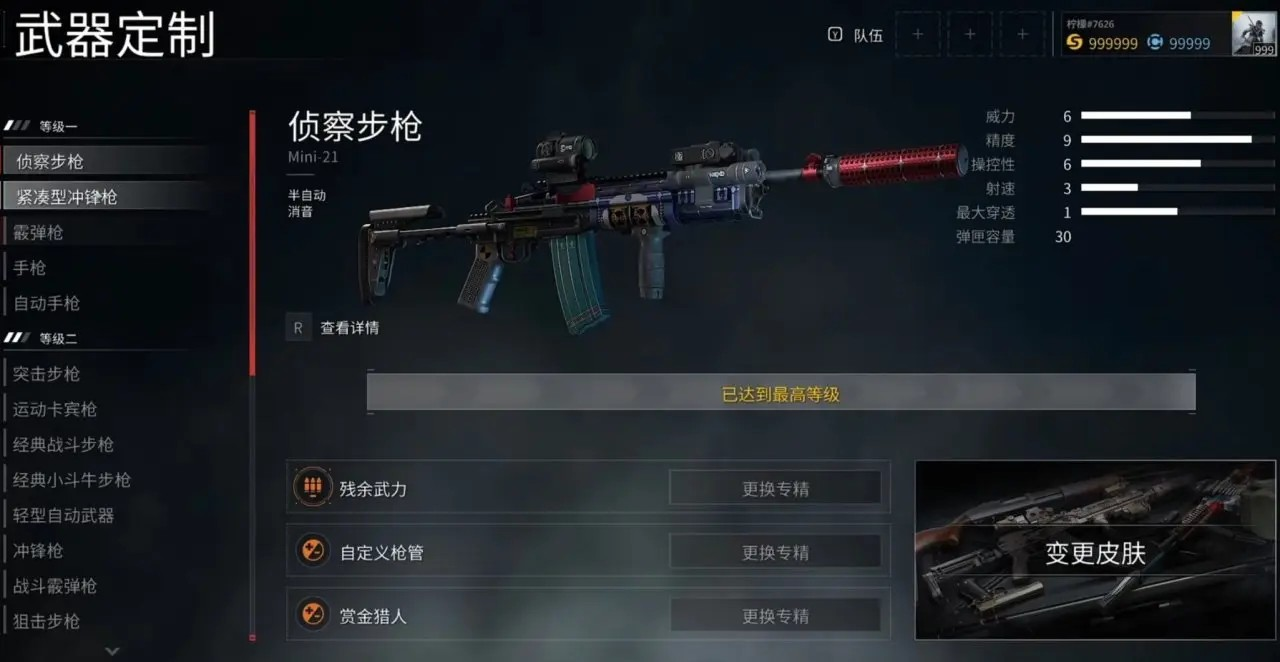Open 战斗霰弹枪 in the weapon list
The image size is (1280, 662).
tap(55, 586)
